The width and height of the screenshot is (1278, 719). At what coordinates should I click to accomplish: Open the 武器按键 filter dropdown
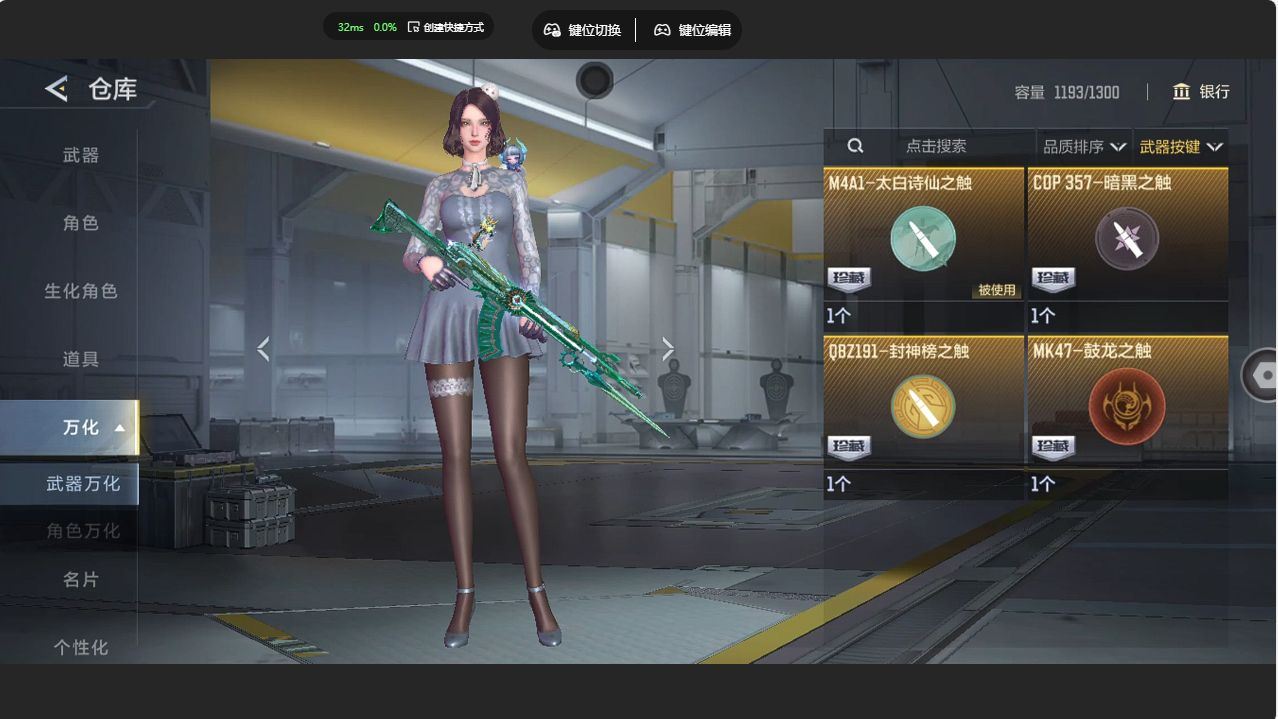pyautogui.click(x=1180, y=147)
